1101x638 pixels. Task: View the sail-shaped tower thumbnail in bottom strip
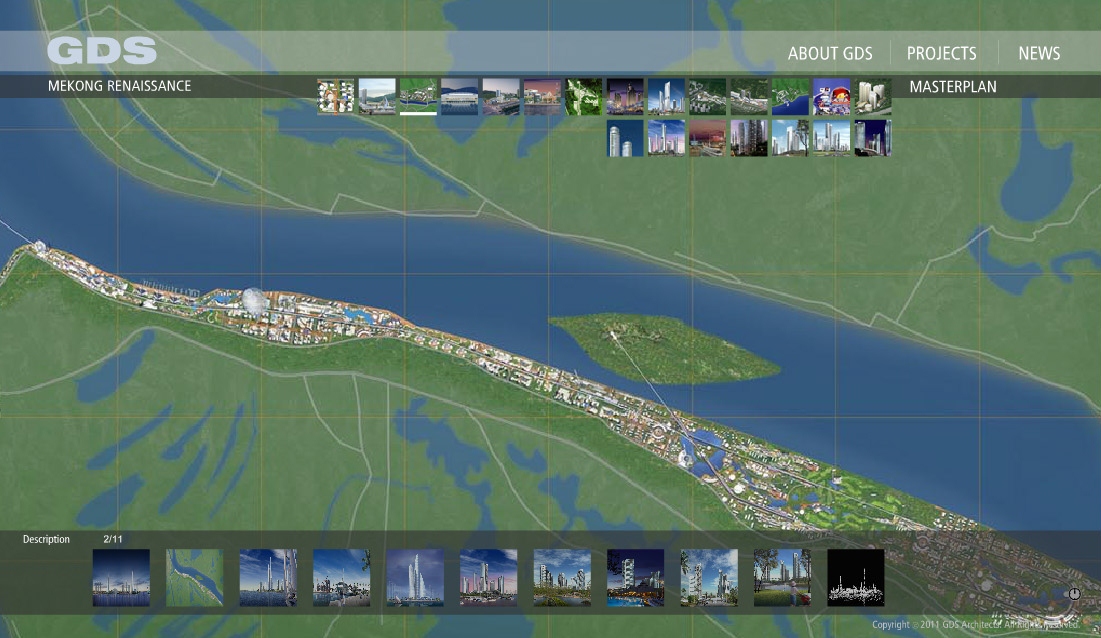coord(415,578)
